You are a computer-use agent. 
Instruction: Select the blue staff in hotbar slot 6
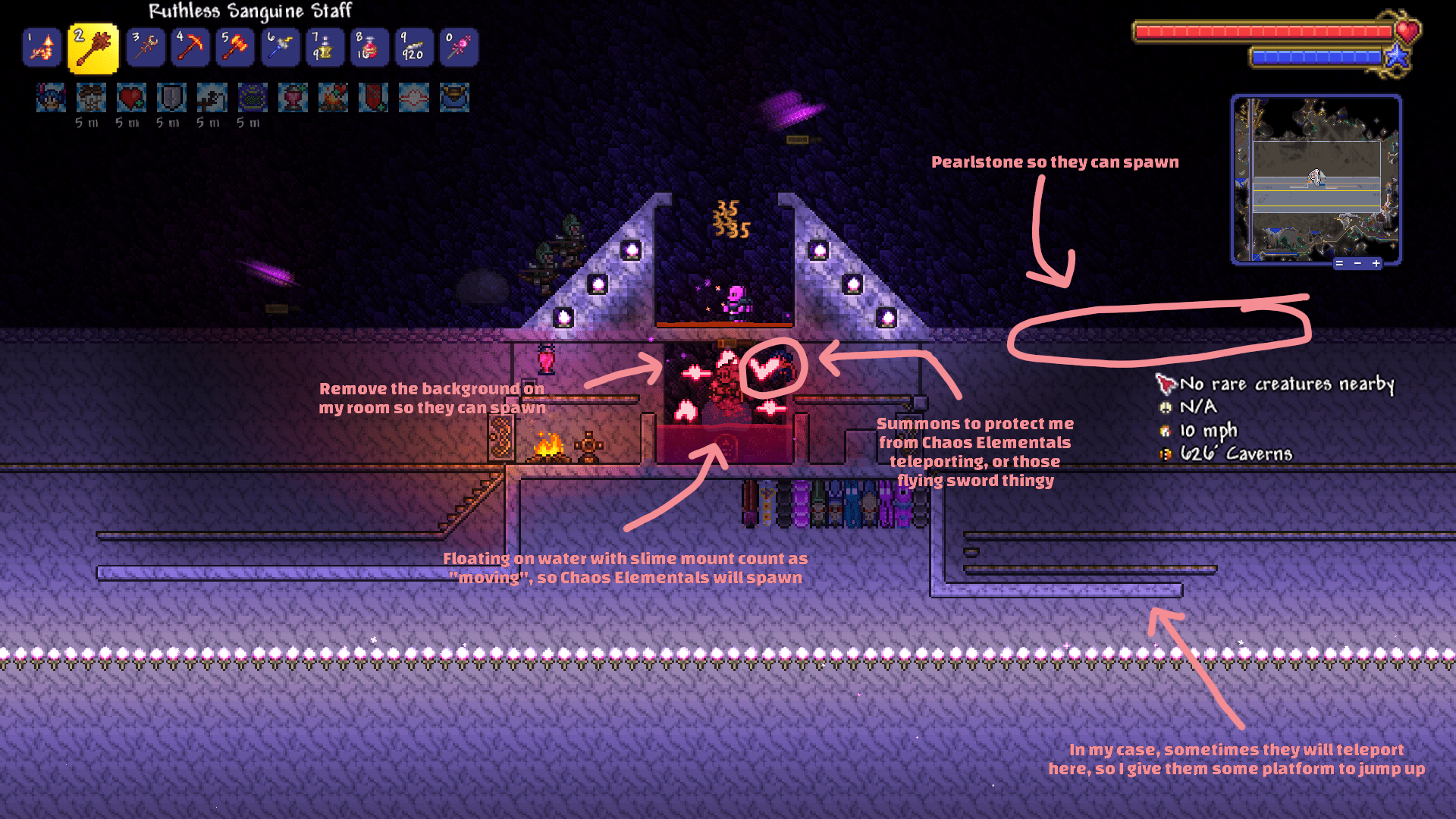coord(279,47)
